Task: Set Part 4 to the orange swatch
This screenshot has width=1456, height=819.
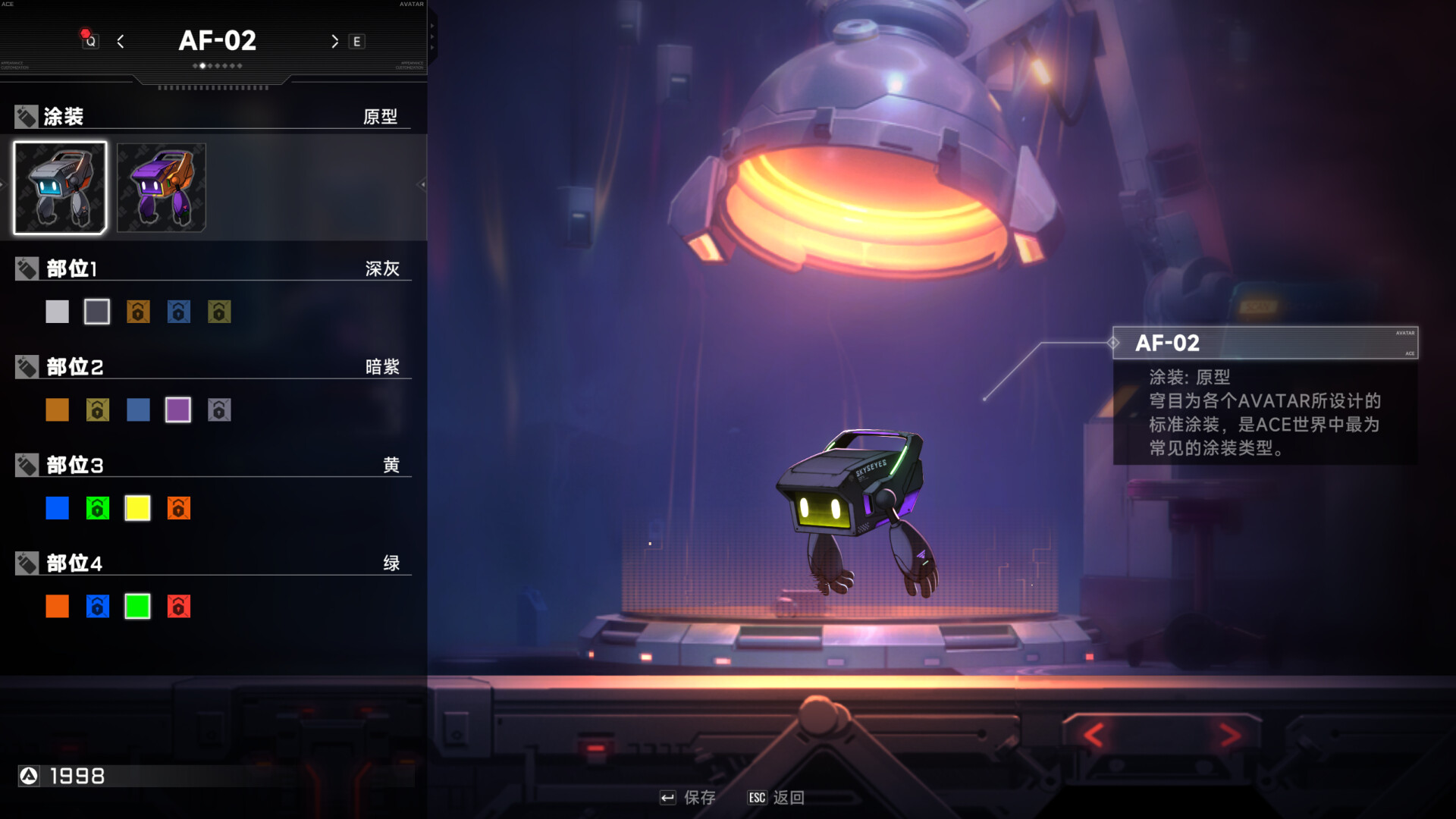Action: [x=57, y=607]
